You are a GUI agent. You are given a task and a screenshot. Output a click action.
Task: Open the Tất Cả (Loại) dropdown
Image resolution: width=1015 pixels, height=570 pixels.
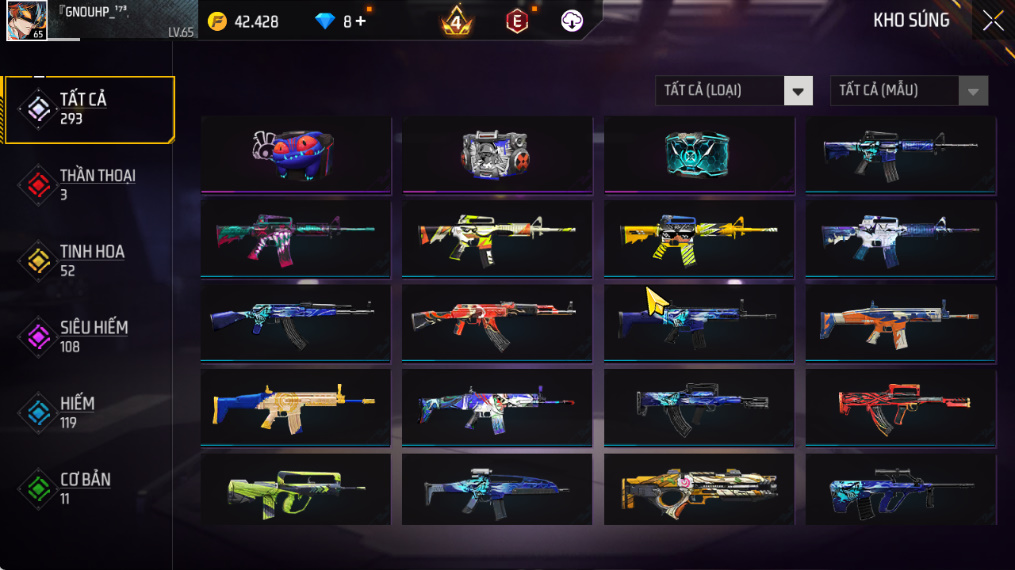point(734,91)
